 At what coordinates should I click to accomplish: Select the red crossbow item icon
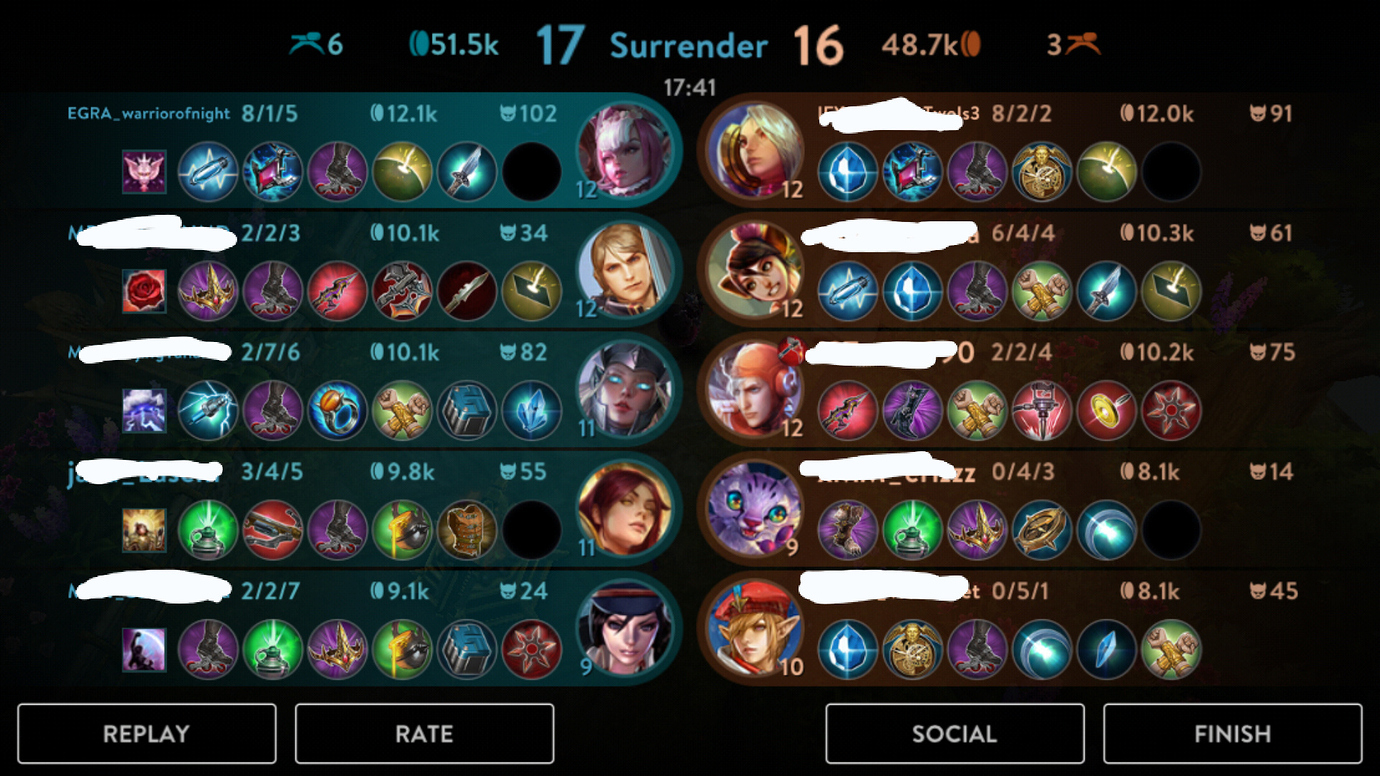pyautogui.click(x=272, y=530)
